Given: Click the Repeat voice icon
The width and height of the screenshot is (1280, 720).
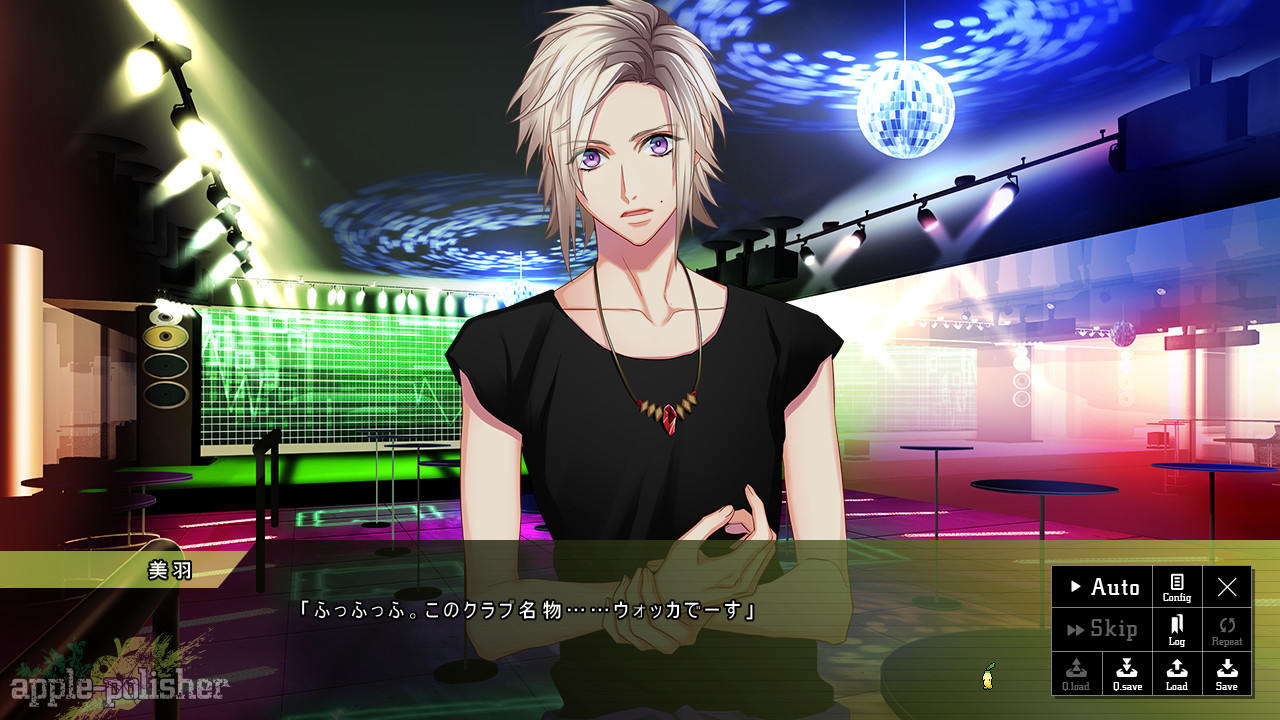Looking at the screenshot, I should (x=1227, y=630).
